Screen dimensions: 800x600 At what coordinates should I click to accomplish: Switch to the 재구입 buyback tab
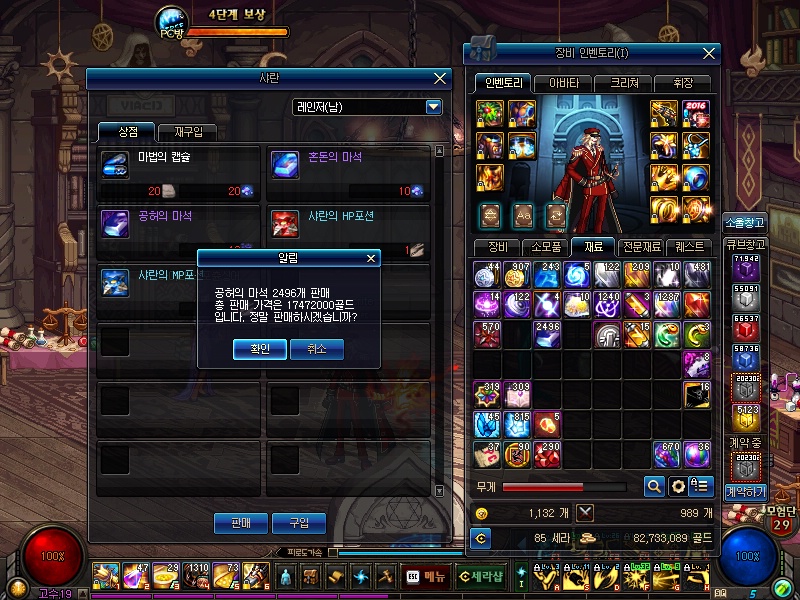click(187, 133)
